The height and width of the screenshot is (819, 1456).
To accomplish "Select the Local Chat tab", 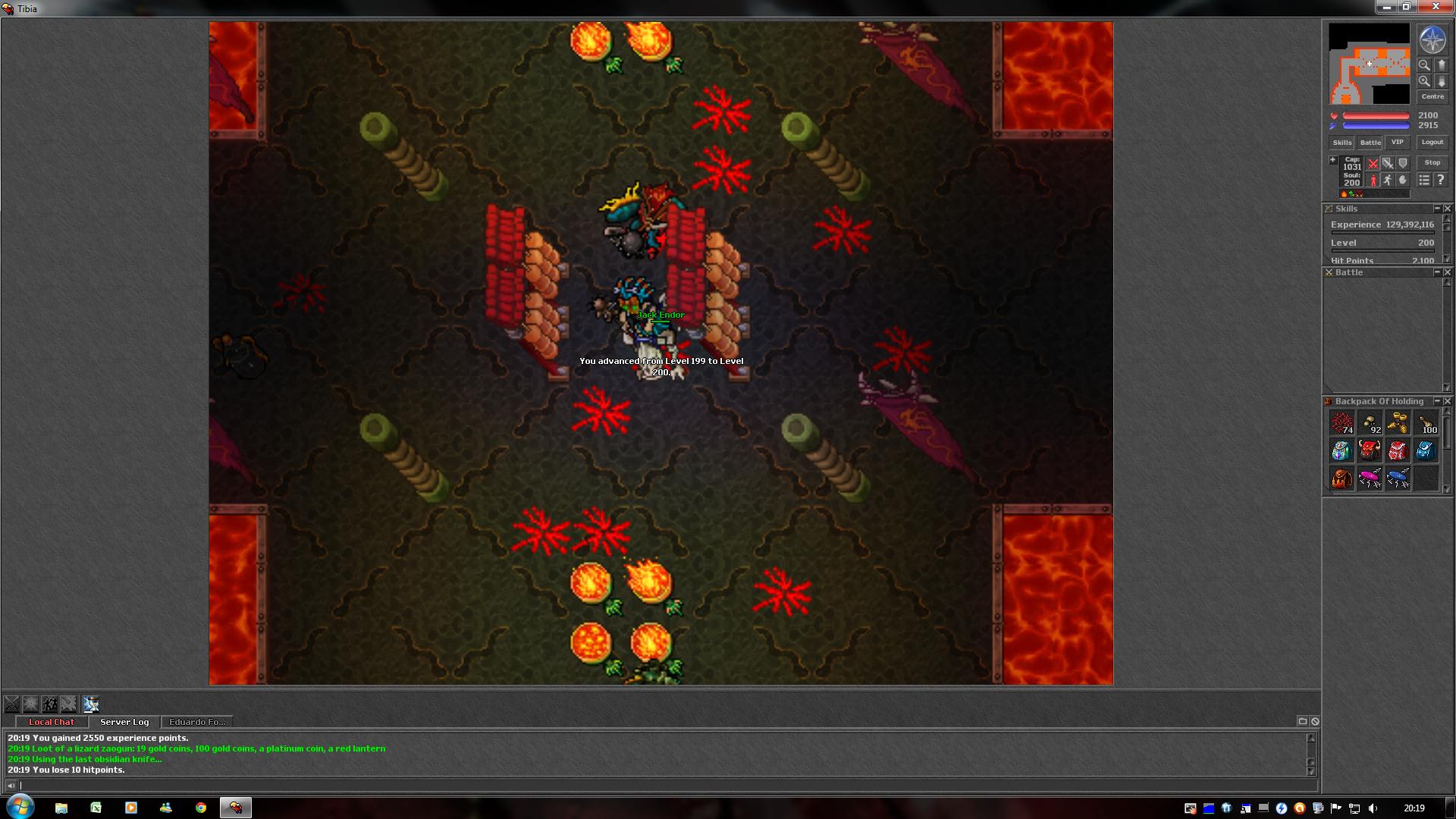I will [x=52, y=722].
